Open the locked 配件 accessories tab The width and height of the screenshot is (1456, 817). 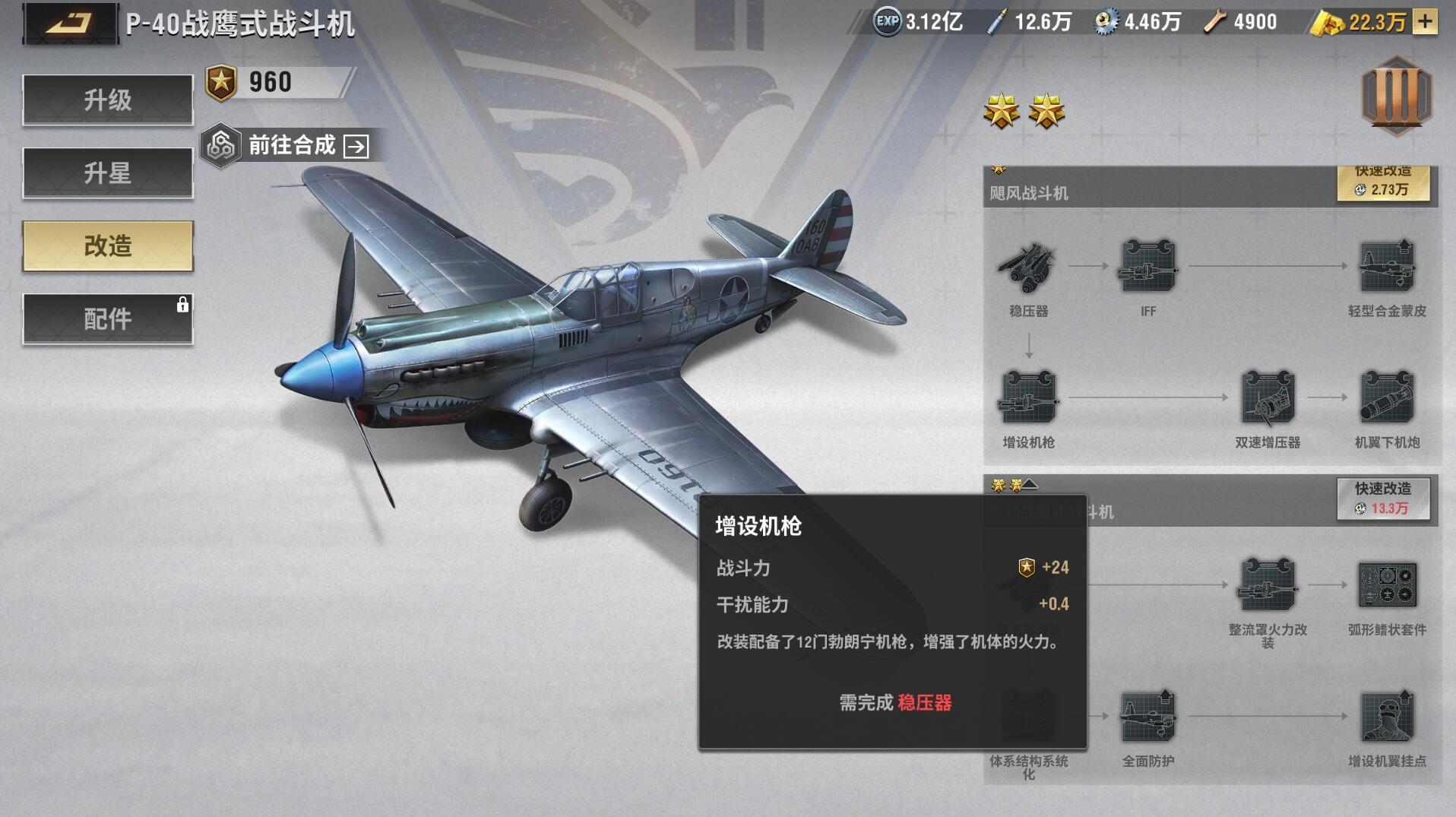point(108,319)
